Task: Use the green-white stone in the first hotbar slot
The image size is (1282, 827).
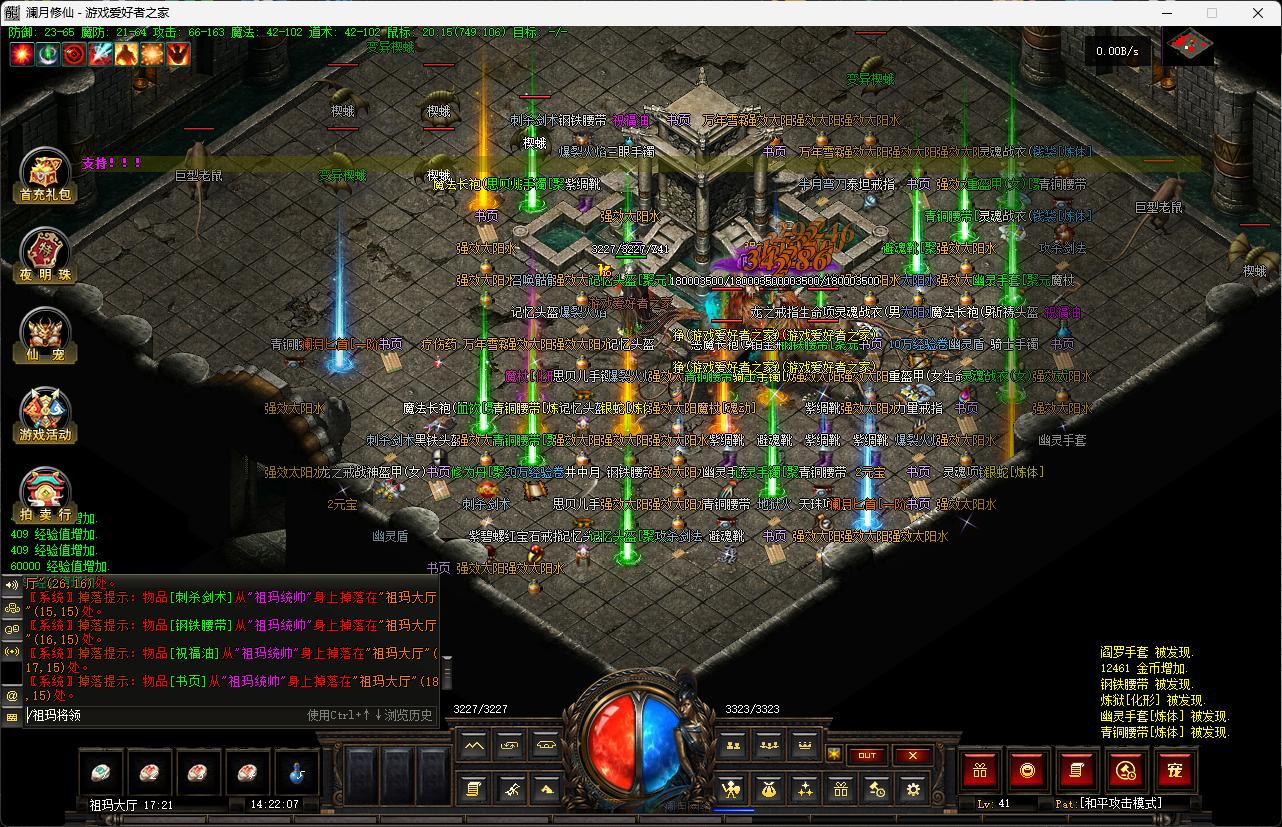Action: pos(101,772)
